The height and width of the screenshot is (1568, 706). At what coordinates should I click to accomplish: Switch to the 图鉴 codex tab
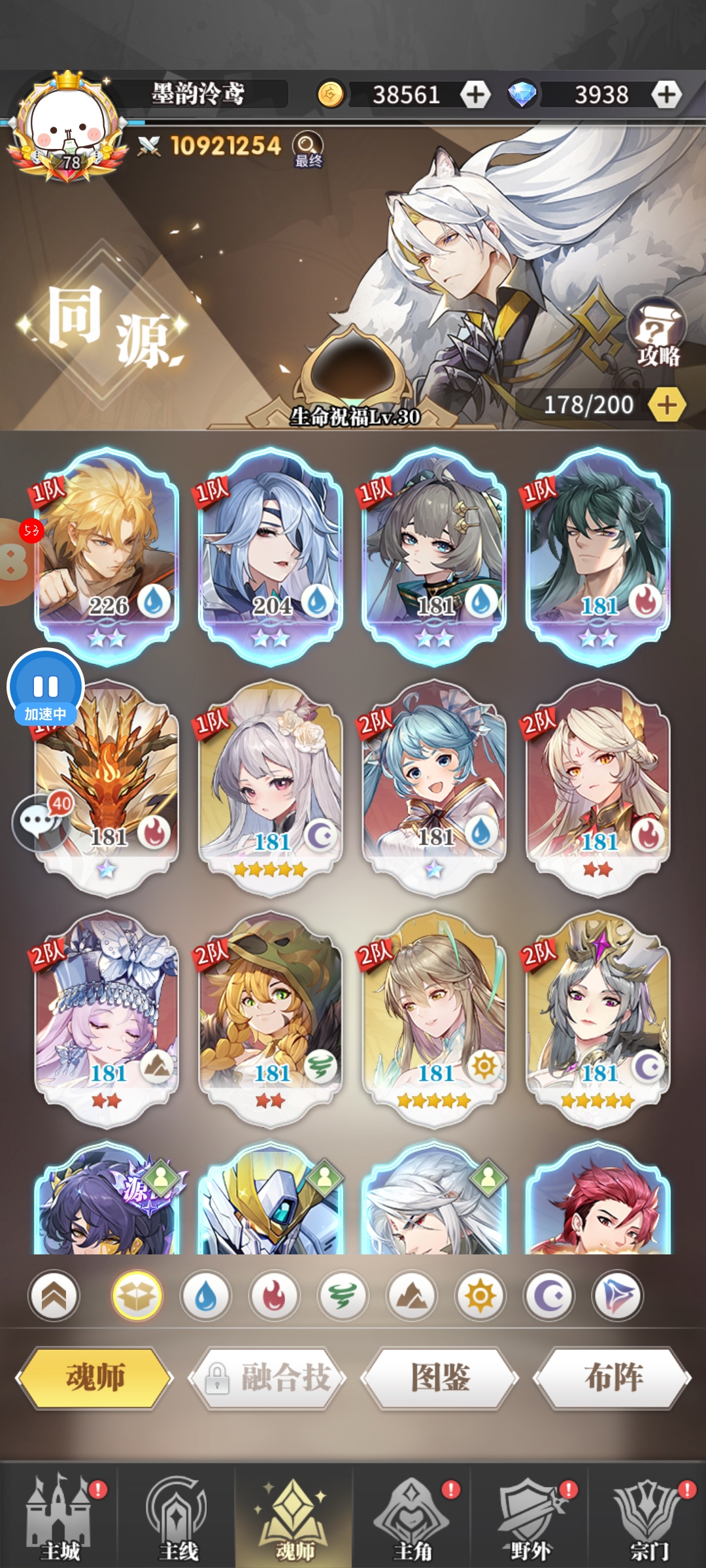pyautogui.click(x=440, y=1377)
